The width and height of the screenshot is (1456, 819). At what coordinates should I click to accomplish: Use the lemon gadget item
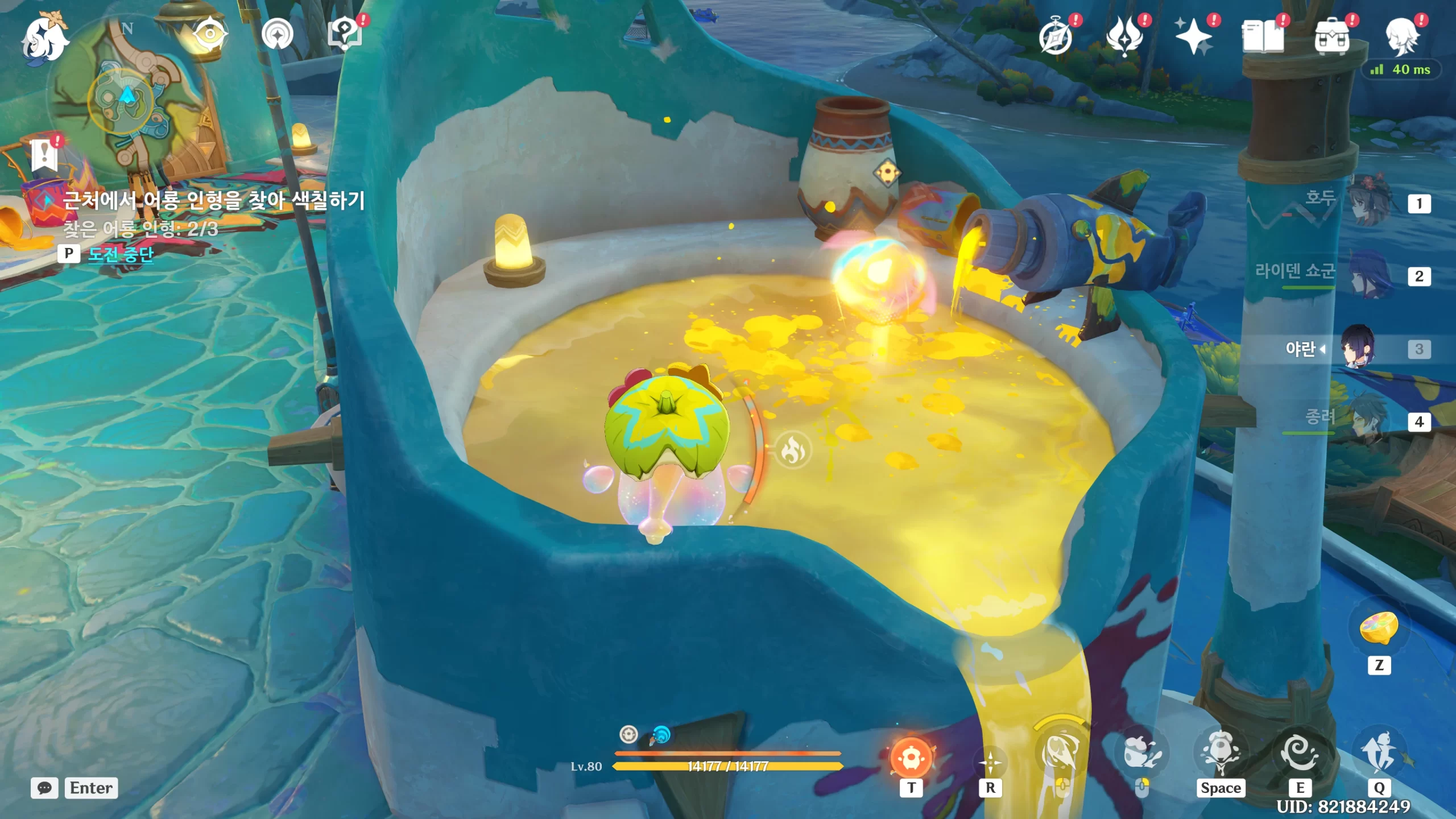click(1379, 629)
